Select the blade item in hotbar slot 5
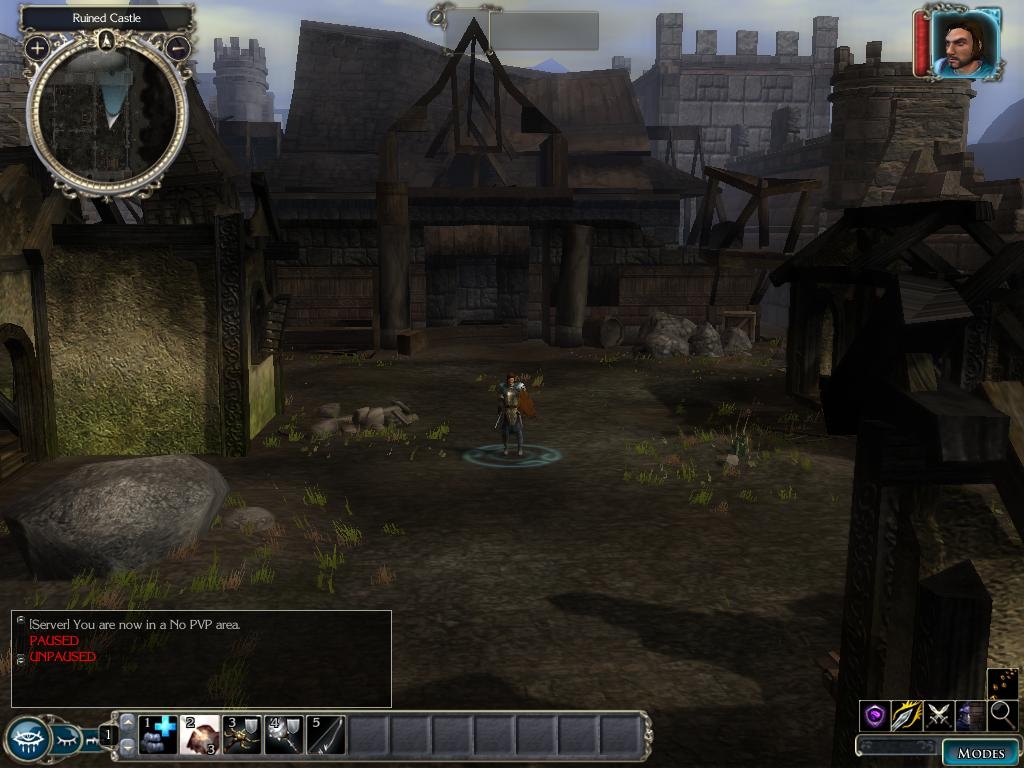This screenshot has width=1024, height=768. (x=326, y=735)
